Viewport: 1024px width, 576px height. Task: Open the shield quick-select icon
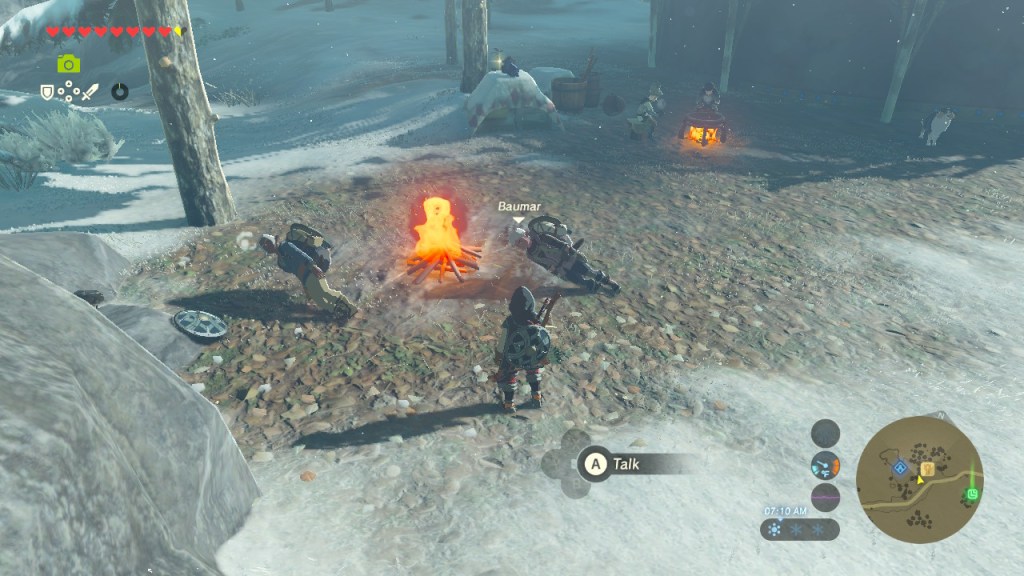point(47,92)
